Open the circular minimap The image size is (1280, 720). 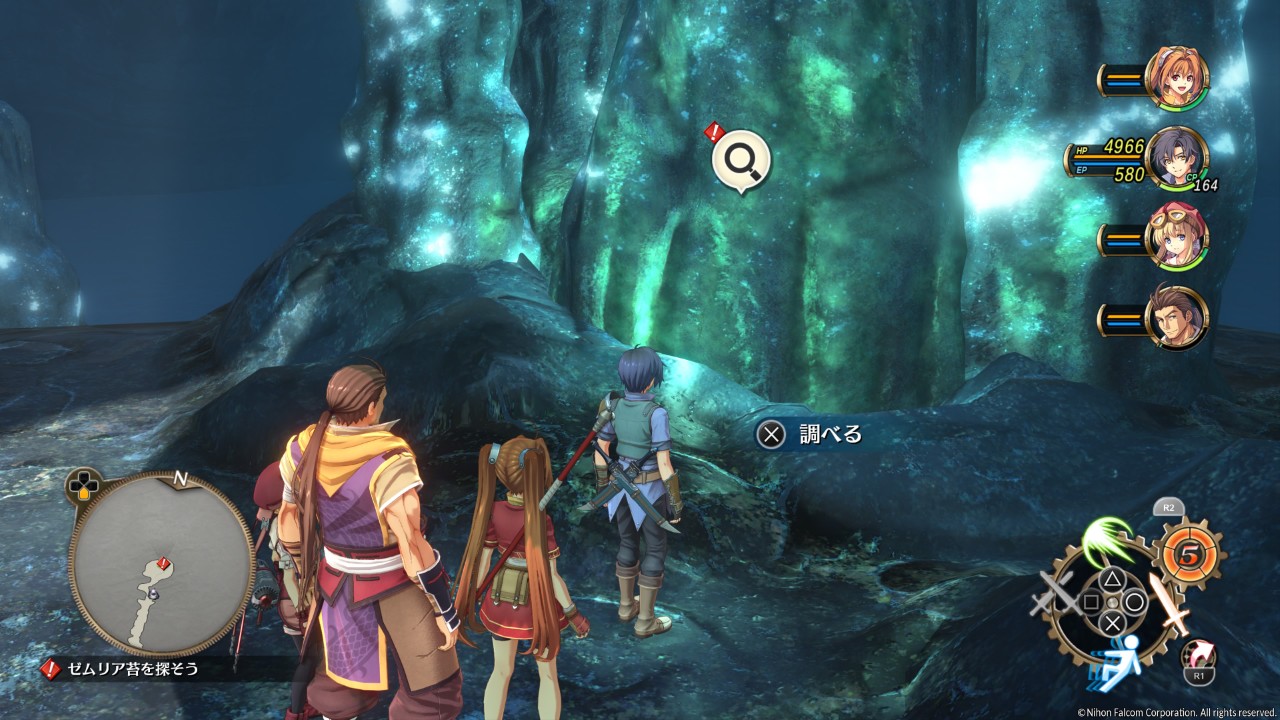(x=161, y=563)
